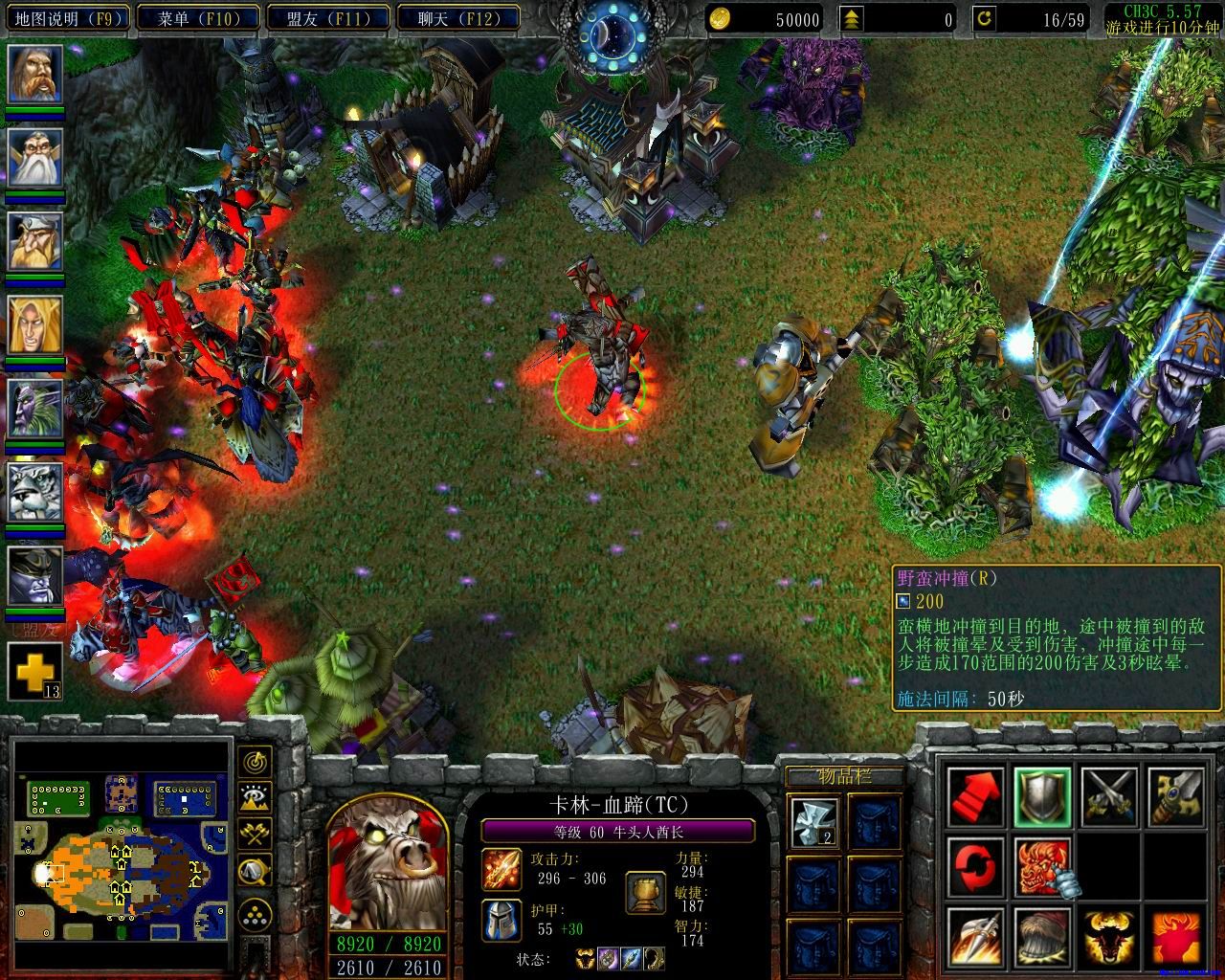Screen dimensions: 1225x980
Task: Open the allies (F11) menu
Action: (327, 18)
